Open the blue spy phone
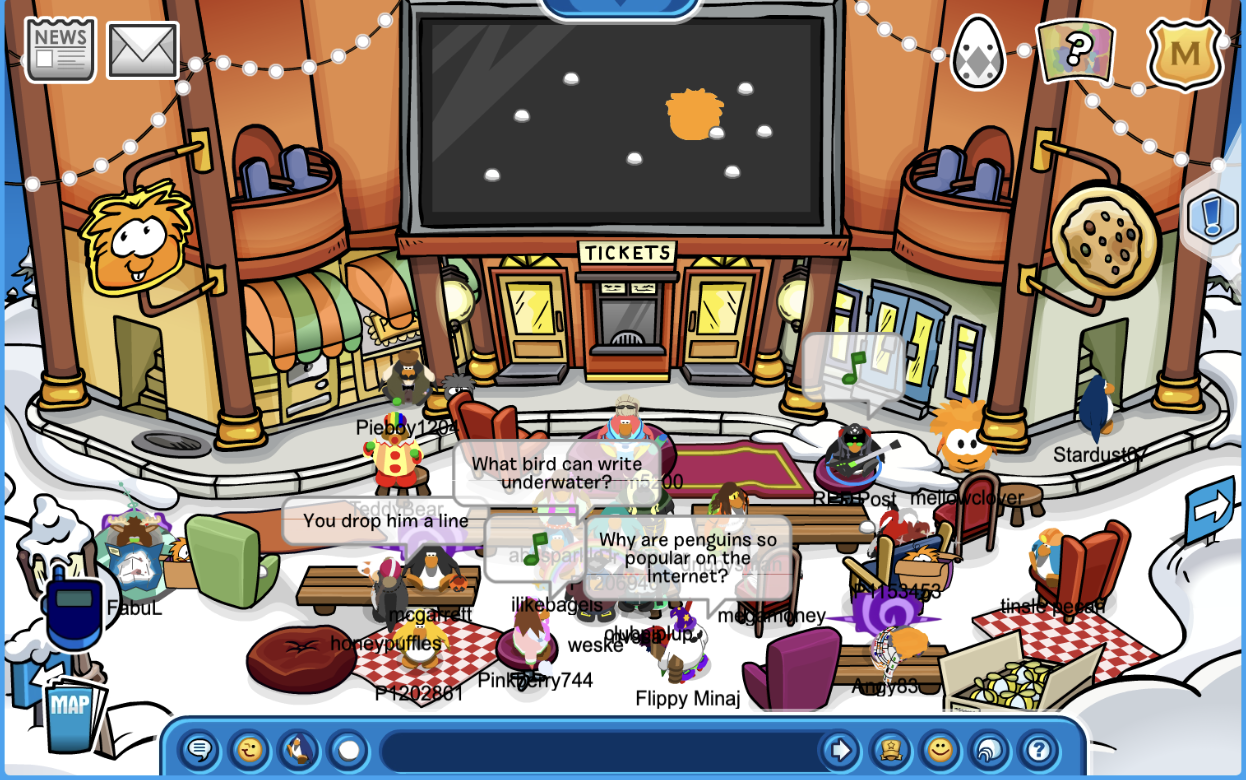Screen dimensions: 1246x780 click(73, 609)
